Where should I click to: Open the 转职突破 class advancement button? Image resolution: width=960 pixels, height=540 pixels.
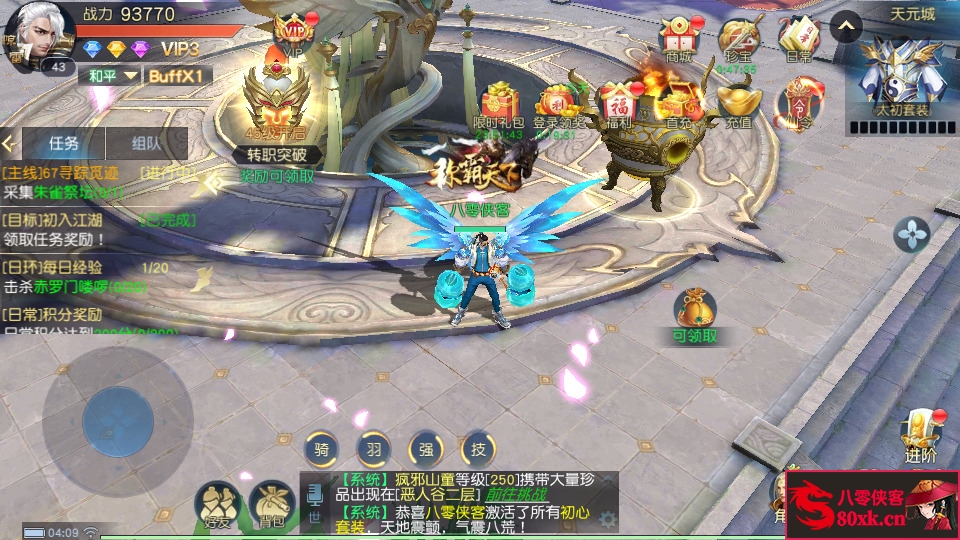pos(277,112)
